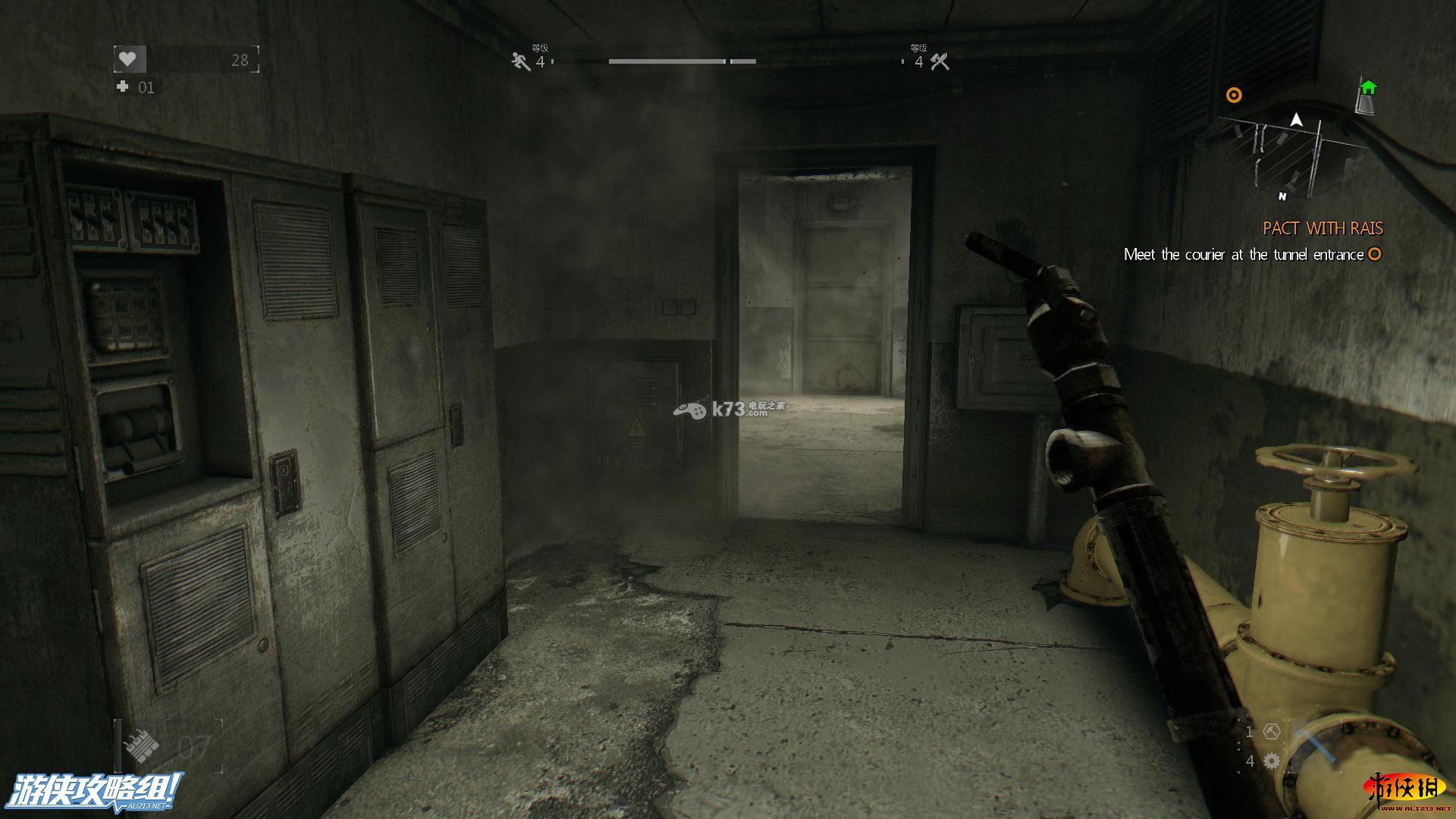Open the agility level running-man icon

pos(521,61)
